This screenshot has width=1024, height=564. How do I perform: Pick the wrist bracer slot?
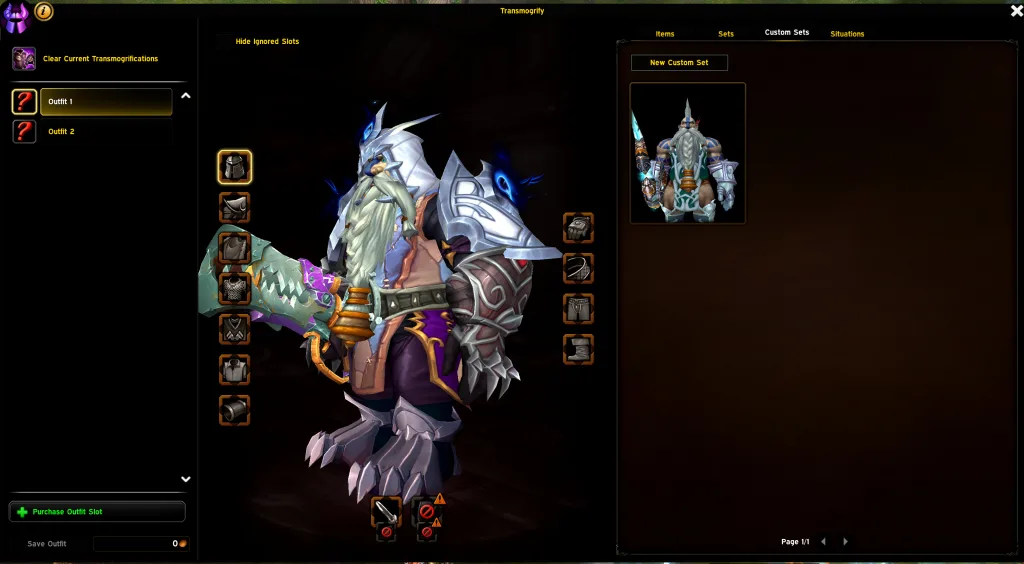pyautogui.click(x=235, y=410)
